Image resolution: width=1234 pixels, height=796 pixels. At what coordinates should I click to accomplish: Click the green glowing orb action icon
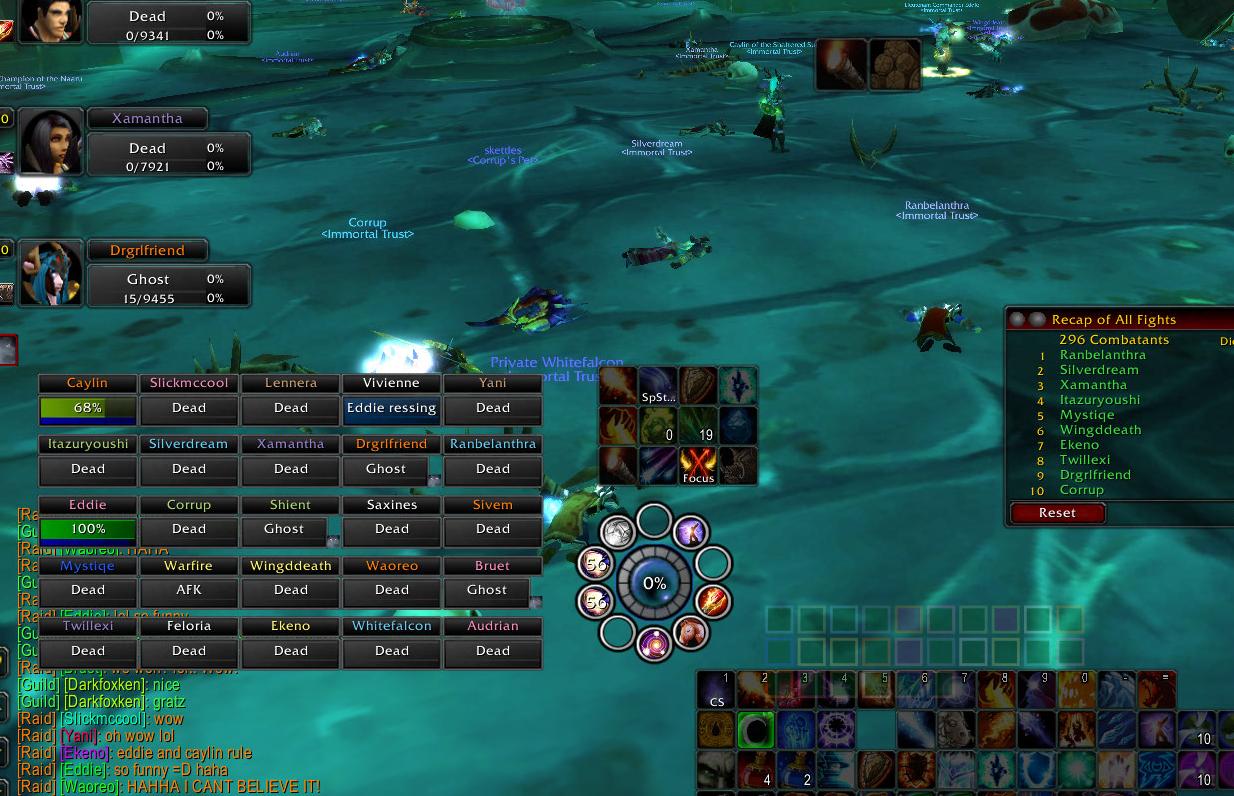[x=756, y=731]
